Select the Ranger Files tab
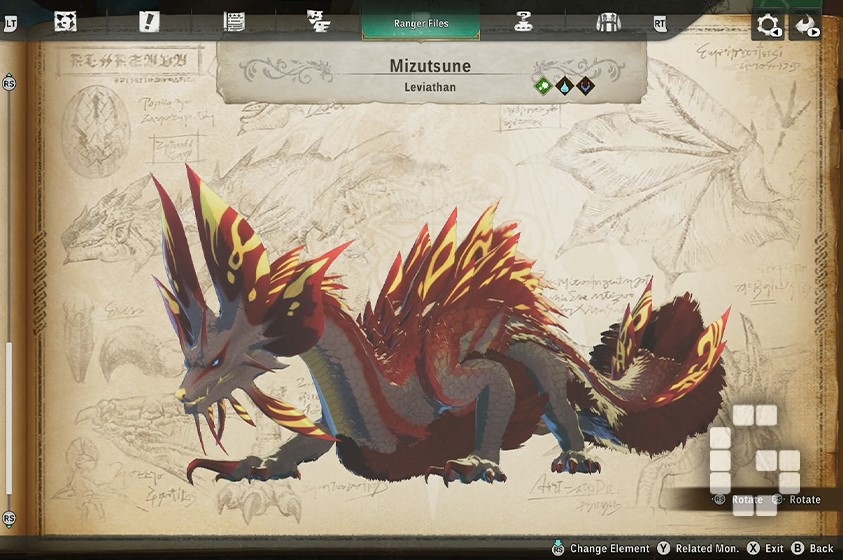843x560 pixels. (x=420, y=21)
